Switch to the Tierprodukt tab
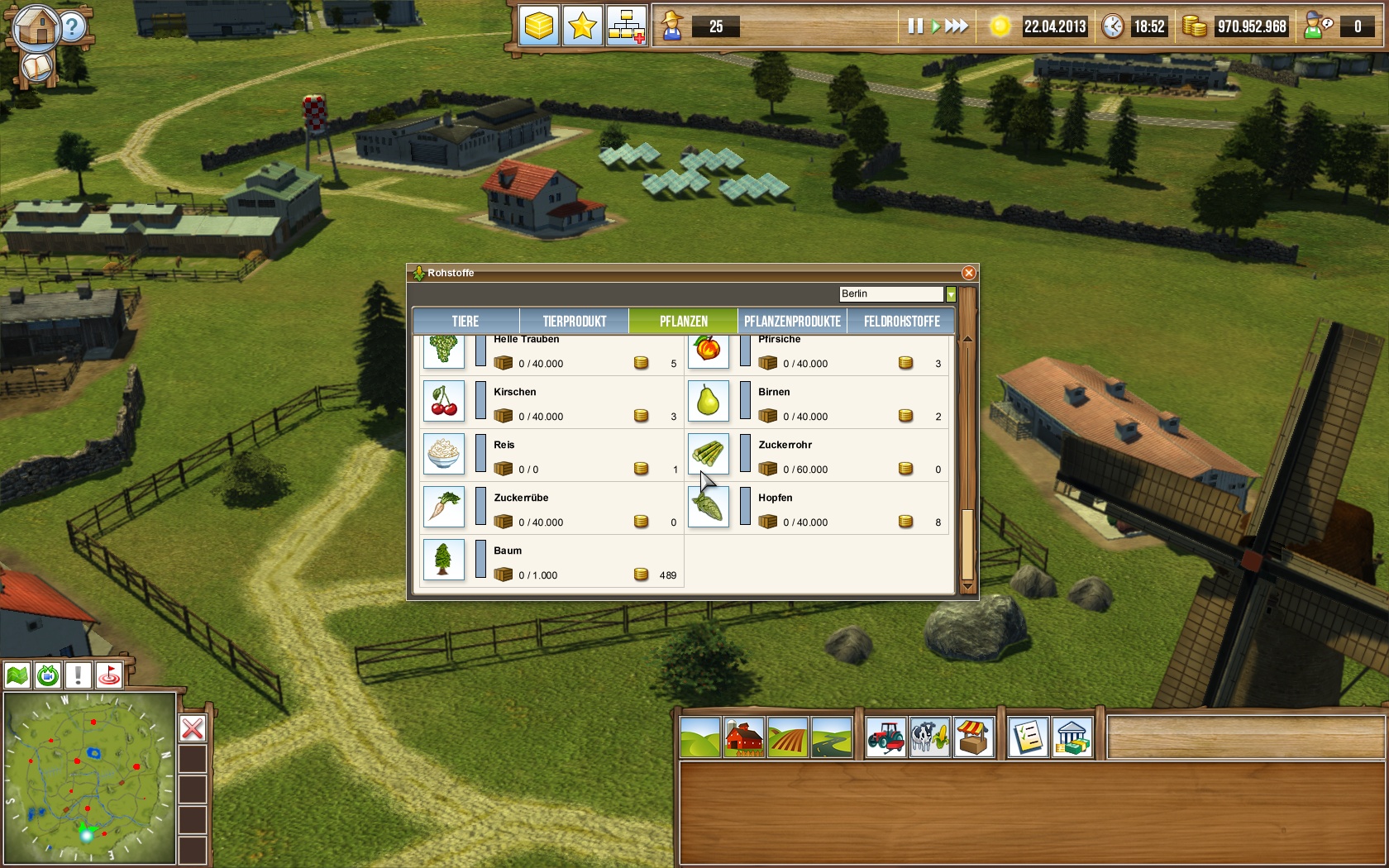 coord(575,322)
